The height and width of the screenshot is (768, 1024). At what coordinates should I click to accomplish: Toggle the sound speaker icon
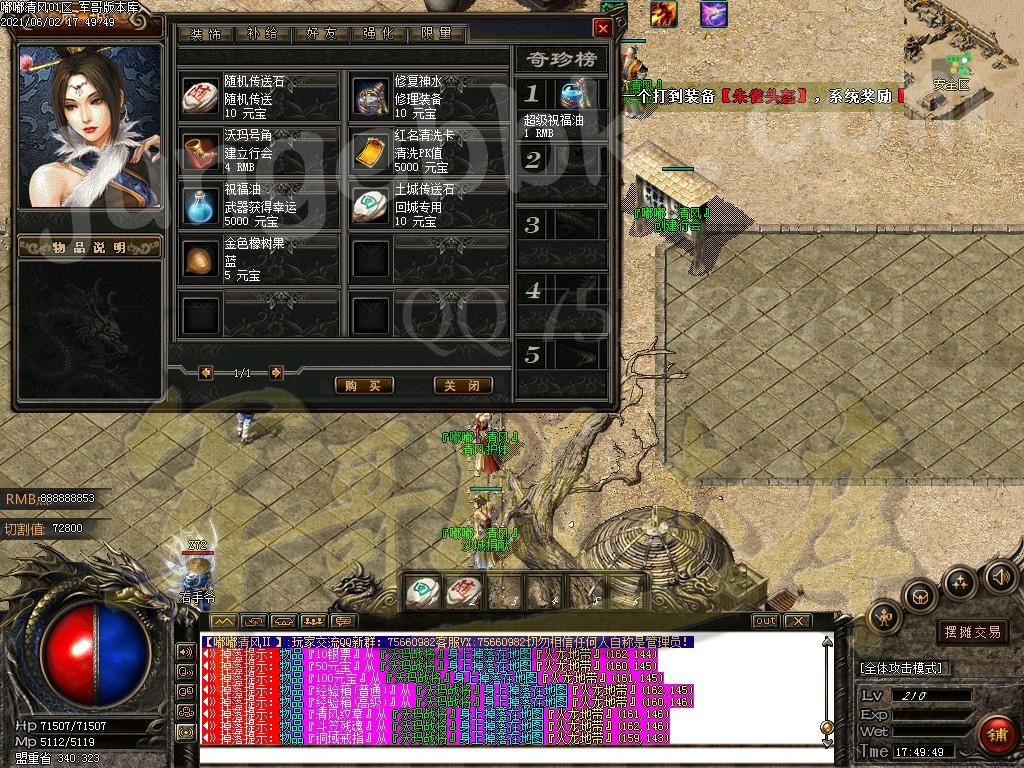pyautogui.click(x=1001, y=576)
